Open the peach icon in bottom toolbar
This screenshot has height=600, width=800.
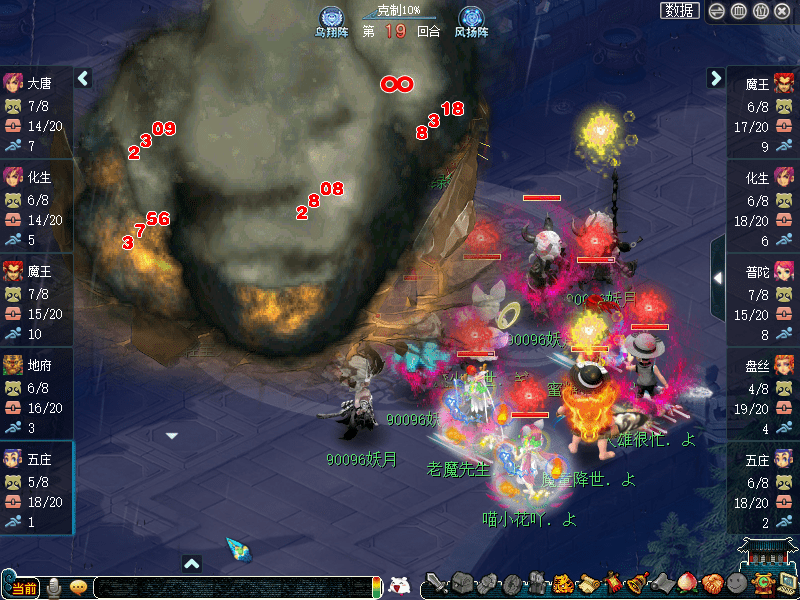(x=688, y=584)
